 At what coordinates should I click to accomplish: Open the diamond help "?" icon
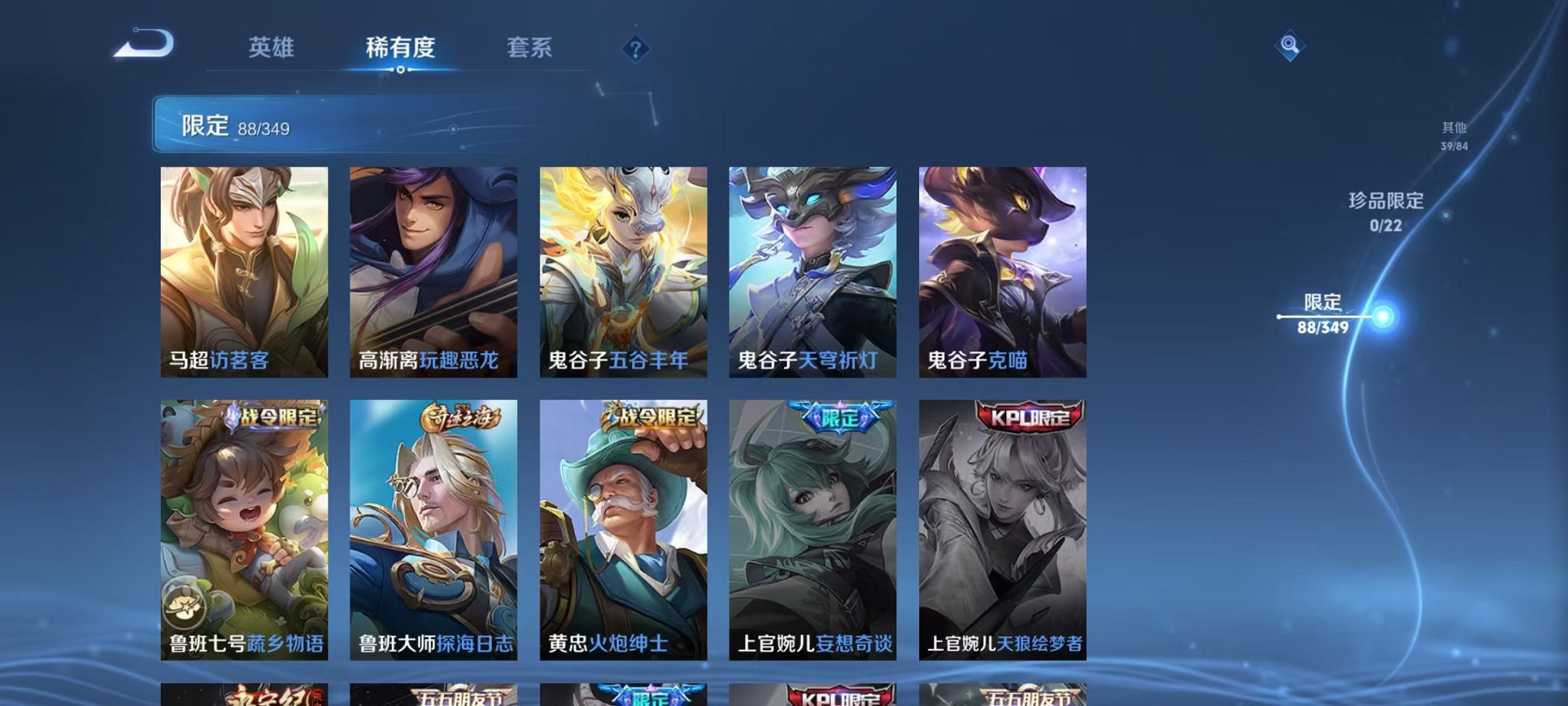click(634, 50)
